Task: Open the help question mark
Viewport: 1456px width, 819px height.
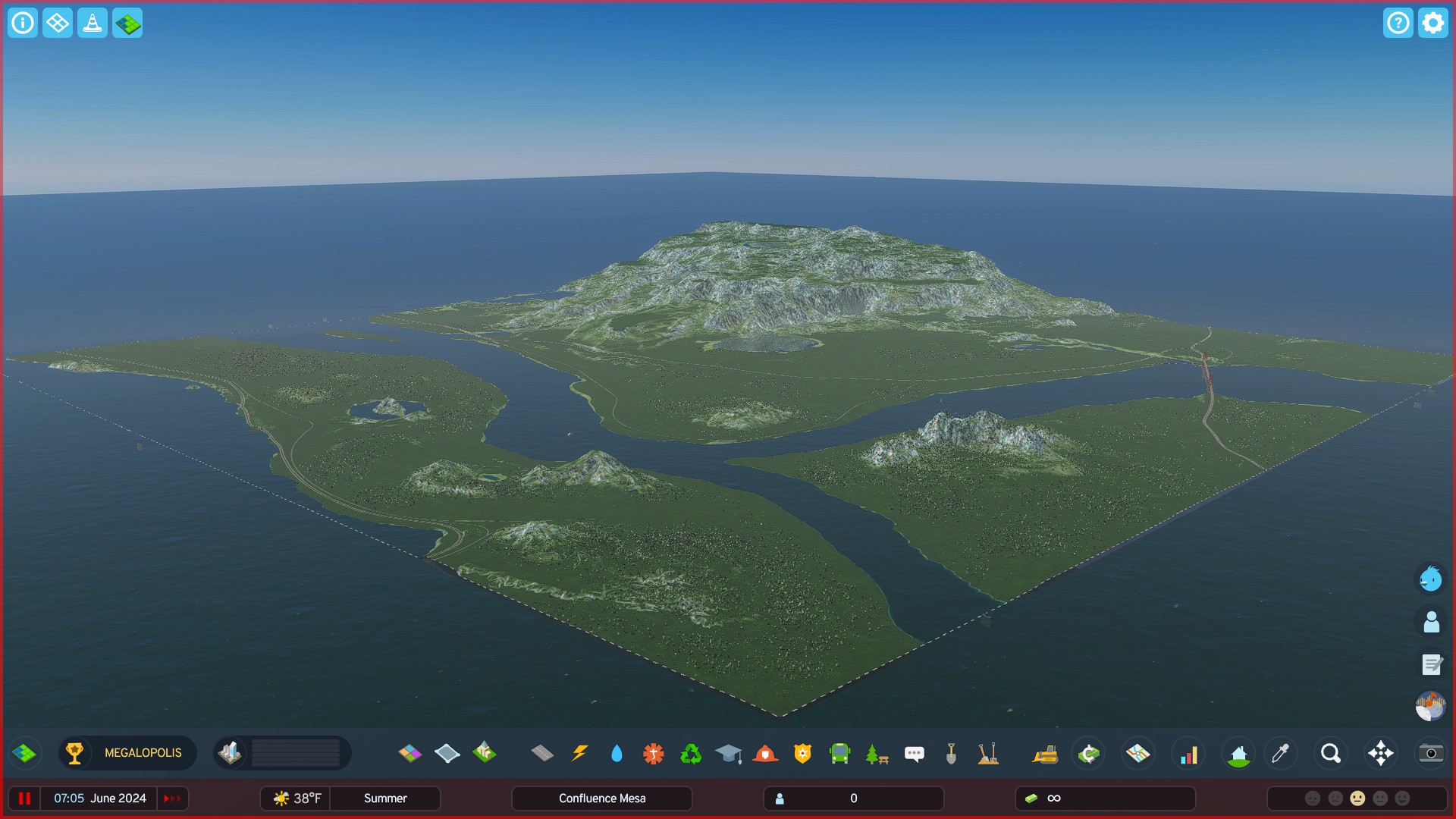Action: tap(1398, 23)
